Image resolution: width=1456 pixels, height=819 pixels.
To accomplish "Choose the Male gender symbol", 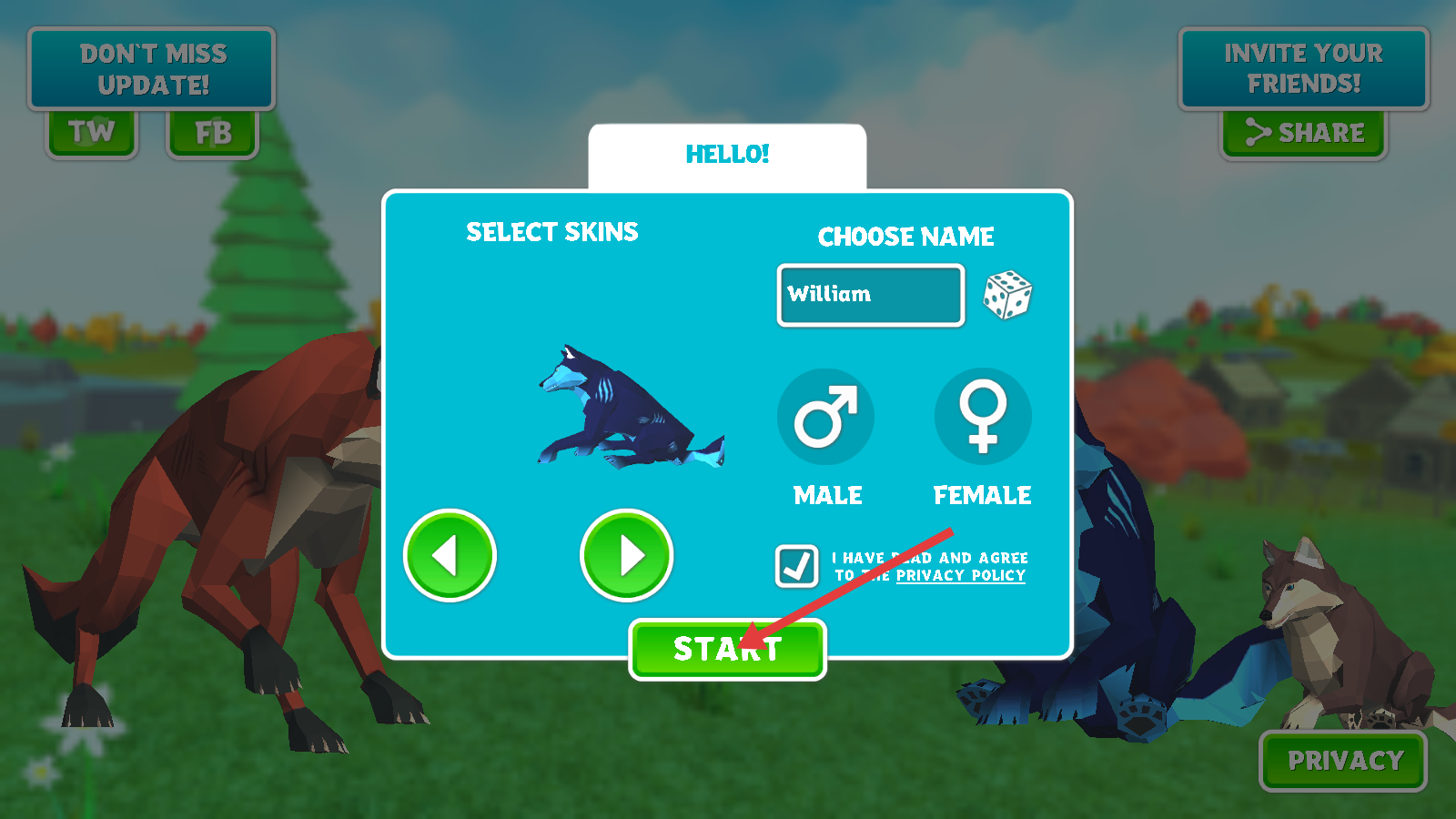I will pyautogui.click(x=825, y=417).
